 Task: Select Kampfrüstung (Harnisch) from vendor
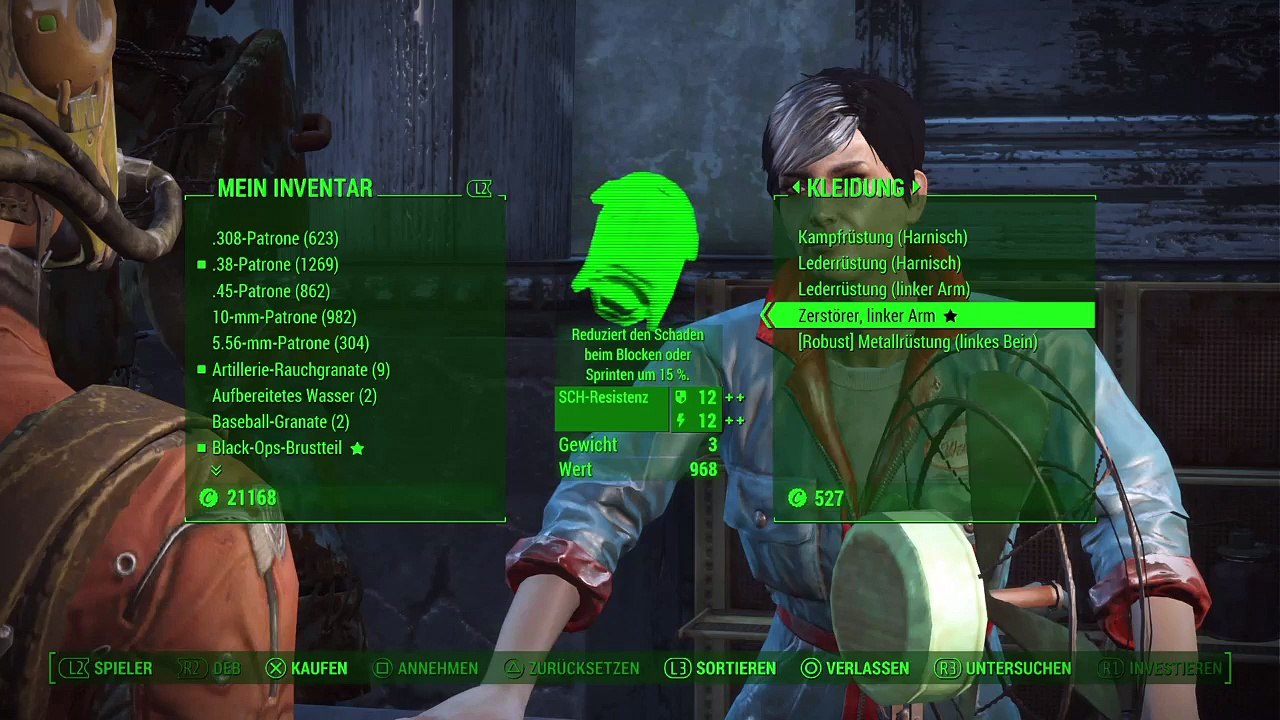coord(882,238)
